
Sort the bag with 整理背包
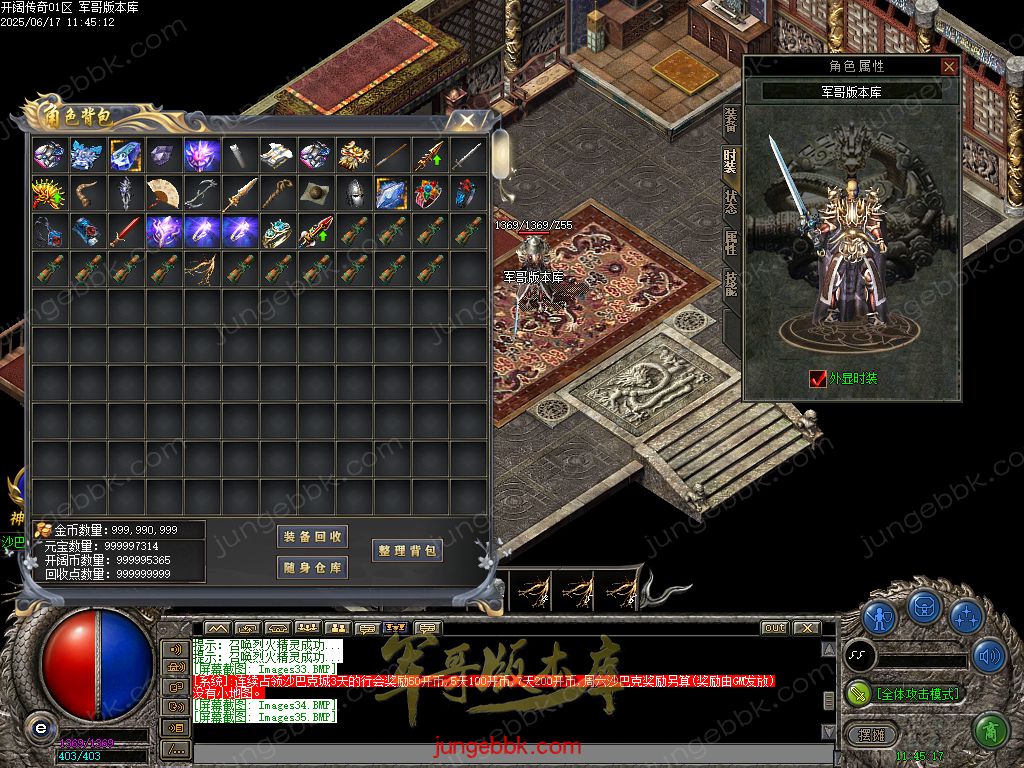coord(407,551)
